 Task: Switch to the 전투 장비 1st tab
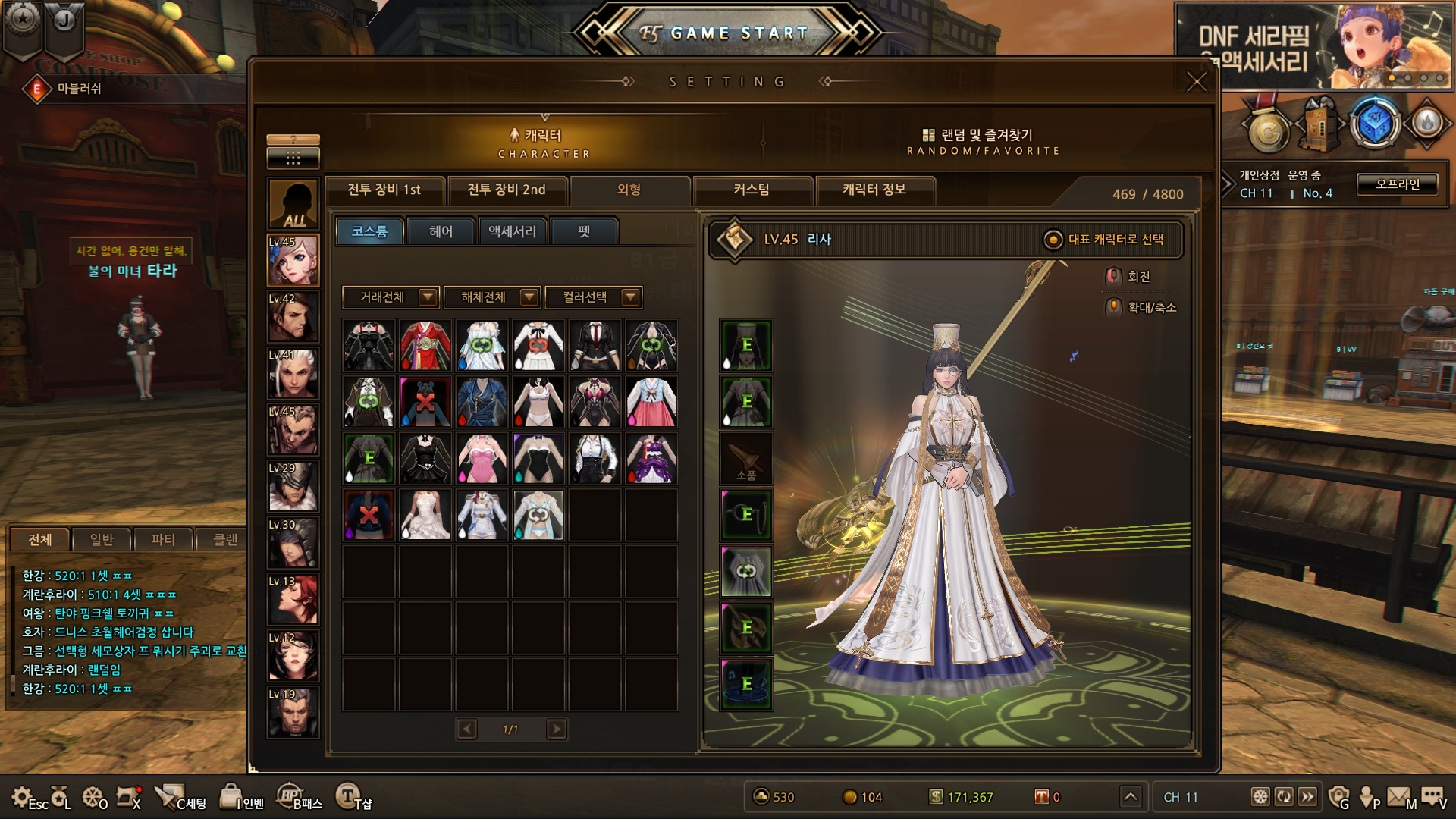click(384, 190)
